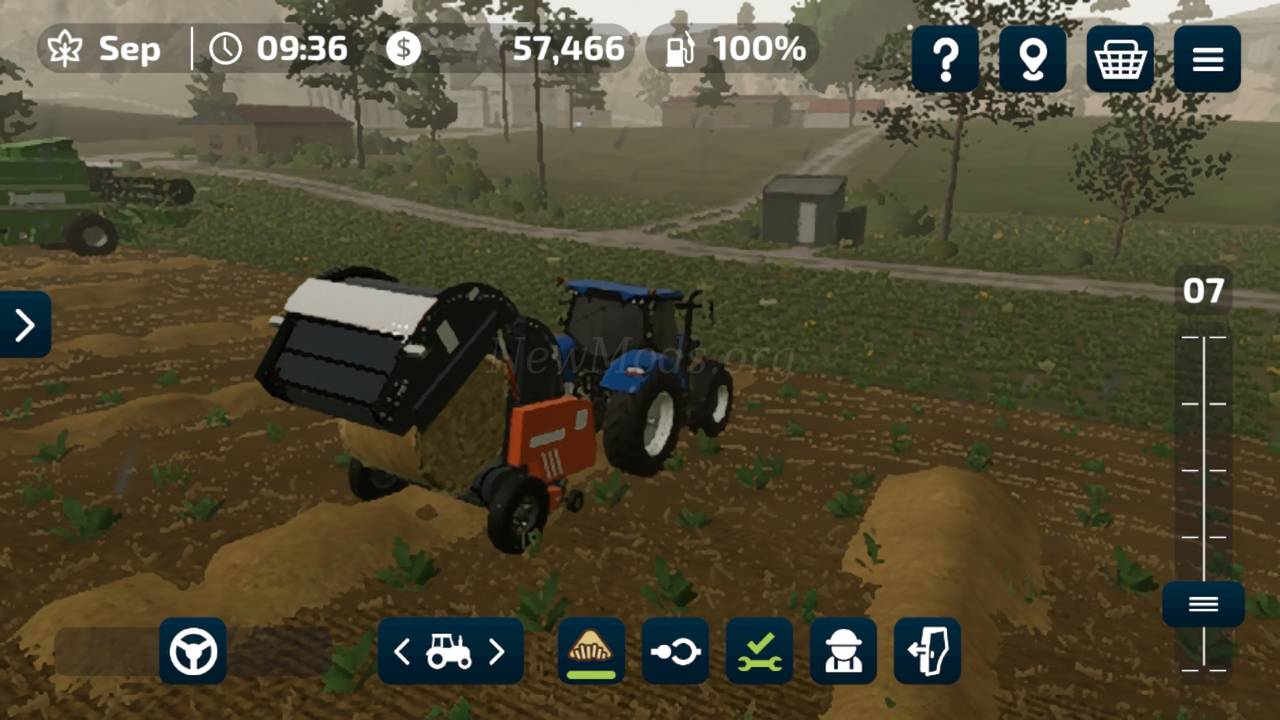Click the attach/detach implement coupling button
This screenshot has width=1280, height=720.
tap(675, 651)
